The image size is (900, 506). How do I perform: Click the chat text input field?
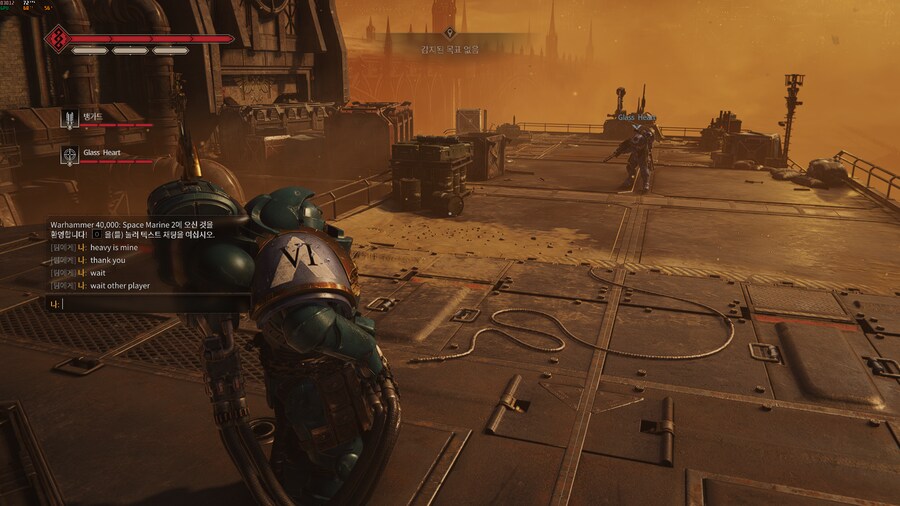tap(150, 303)
